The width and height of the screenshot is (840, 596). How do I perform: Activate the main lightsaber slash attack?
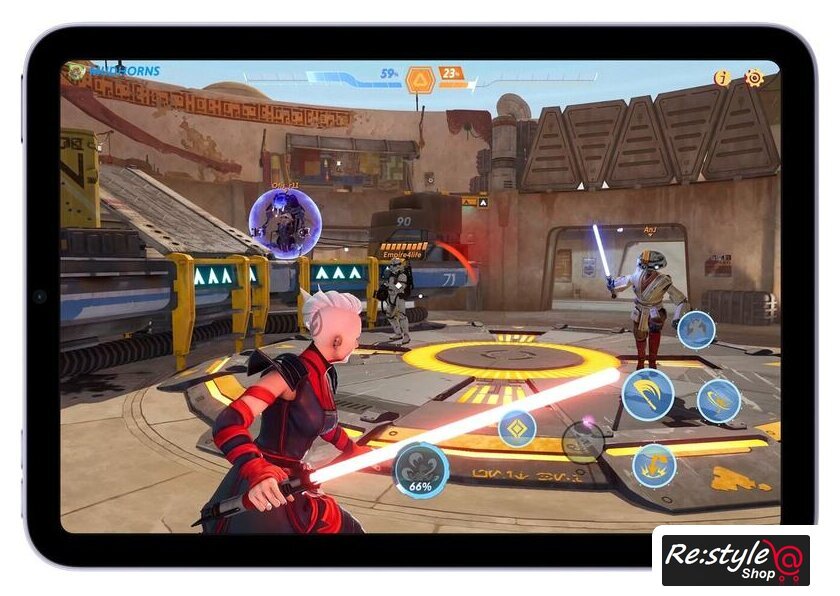647,394
